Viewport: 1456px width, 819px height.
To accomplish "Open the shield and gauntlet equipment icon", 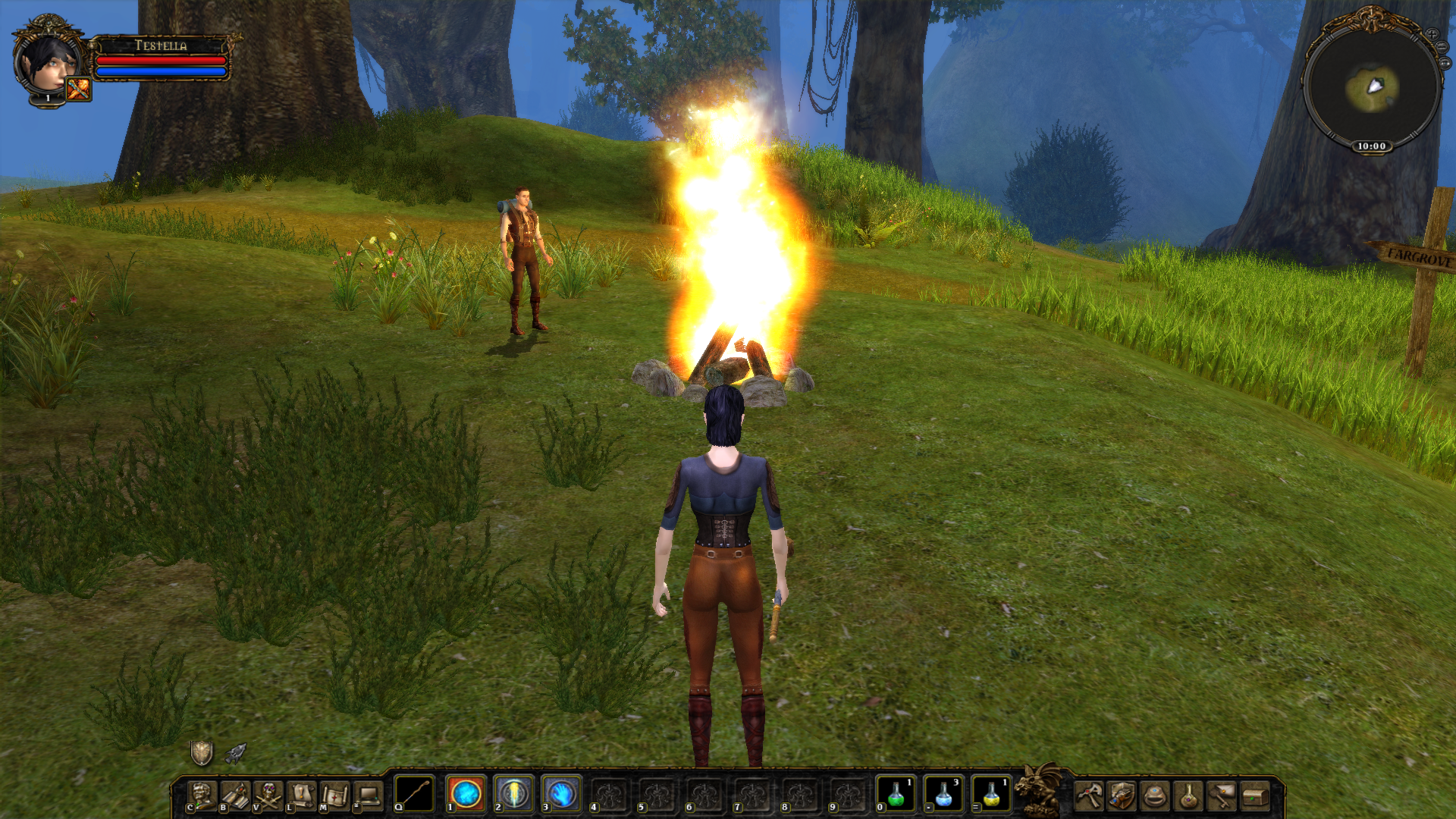I will click(x=1122, y=795).
